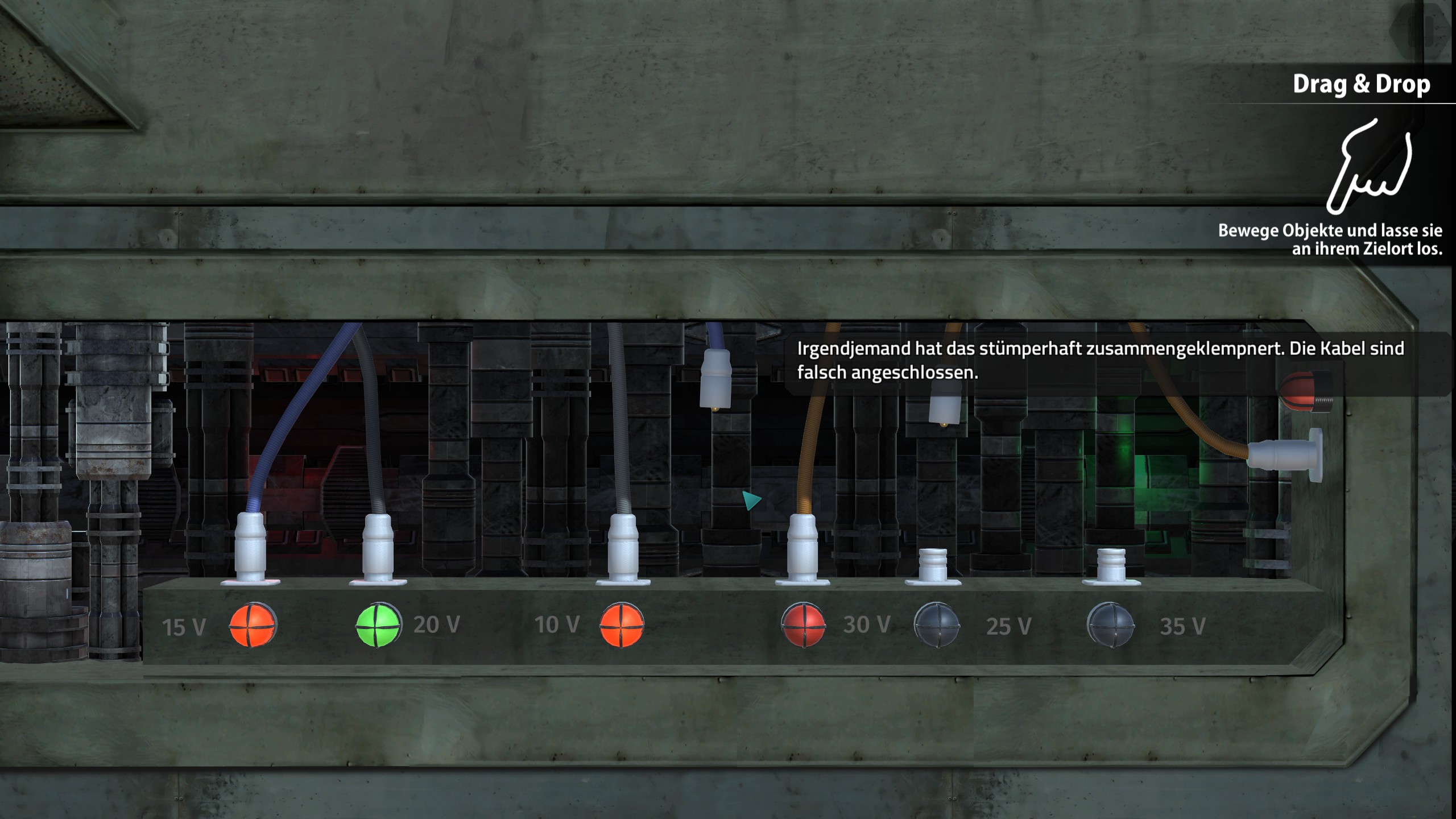The width and height of the screenshot is (1456, 819).
Task: Select the plug in the 15 V socket
Action: (x=250, y=545)
